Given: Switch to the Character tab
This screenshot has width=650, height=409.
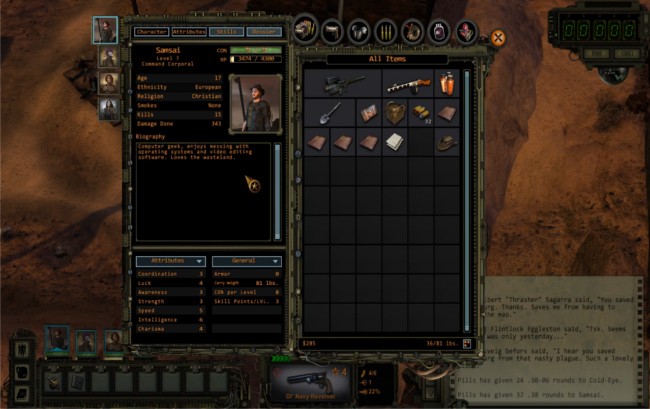Looking at the screenshot, I should pyautogui.click(x=150, y=32).
